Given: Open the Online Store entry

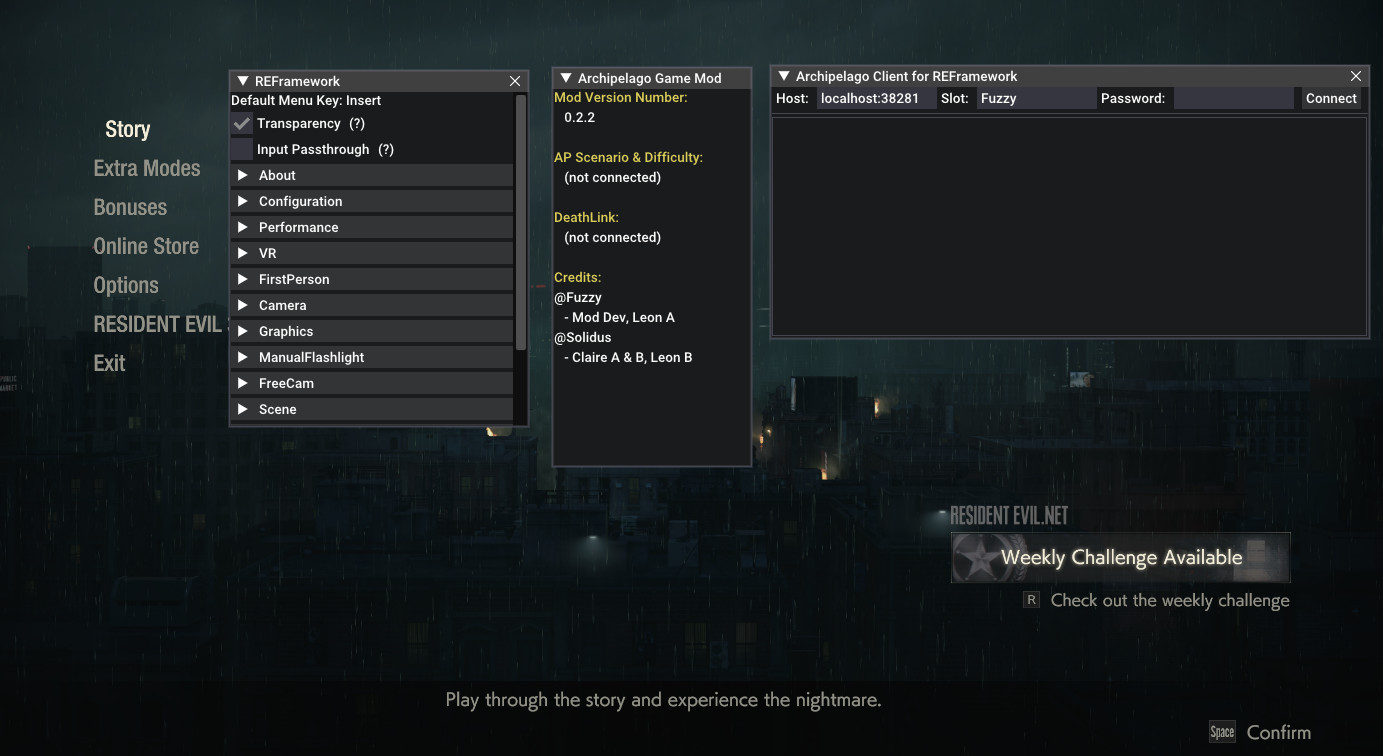Looking at the screenshot, I should point(146,246).
